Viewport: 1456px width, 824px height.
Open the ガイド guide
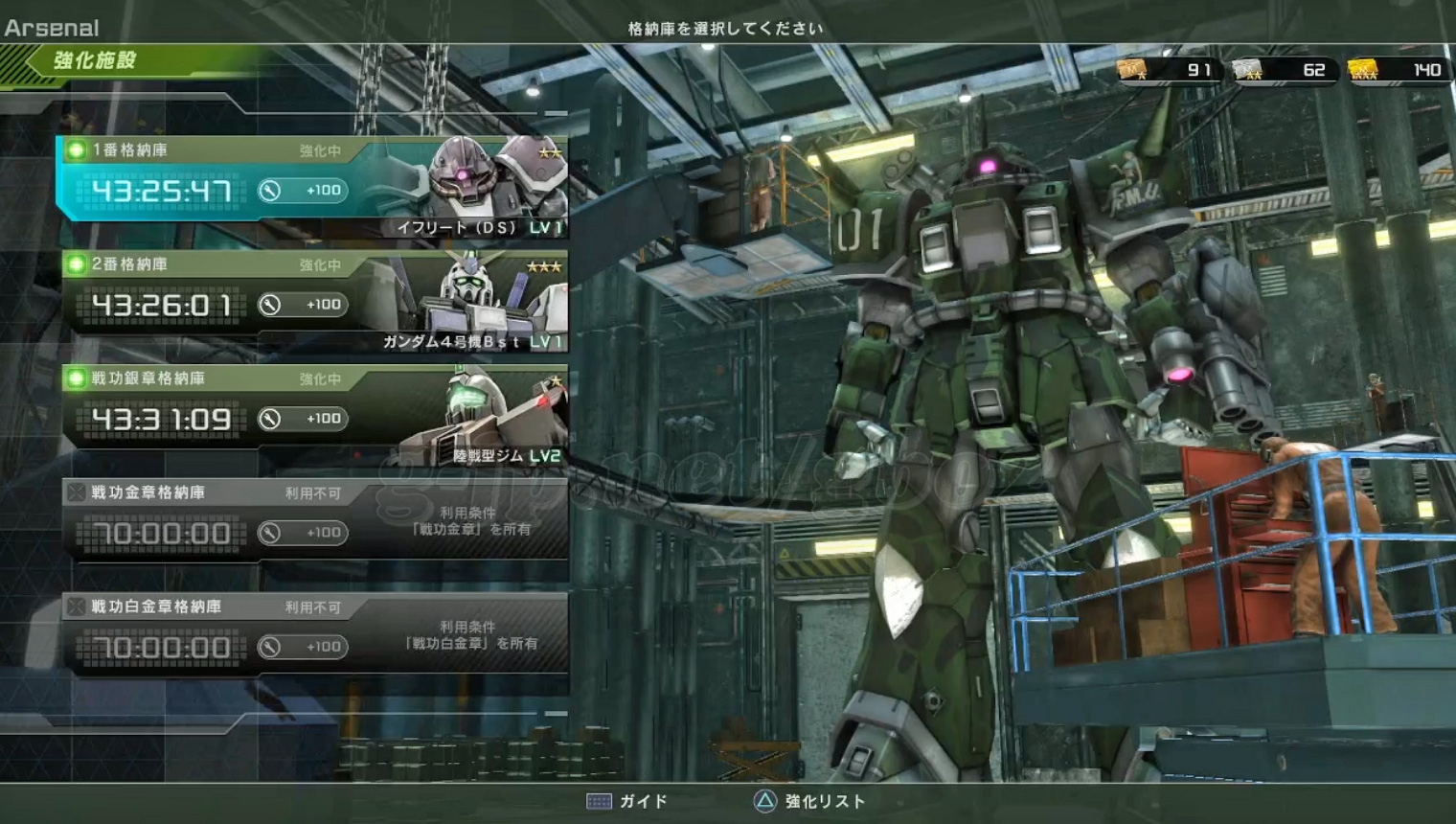coord(627,801)
